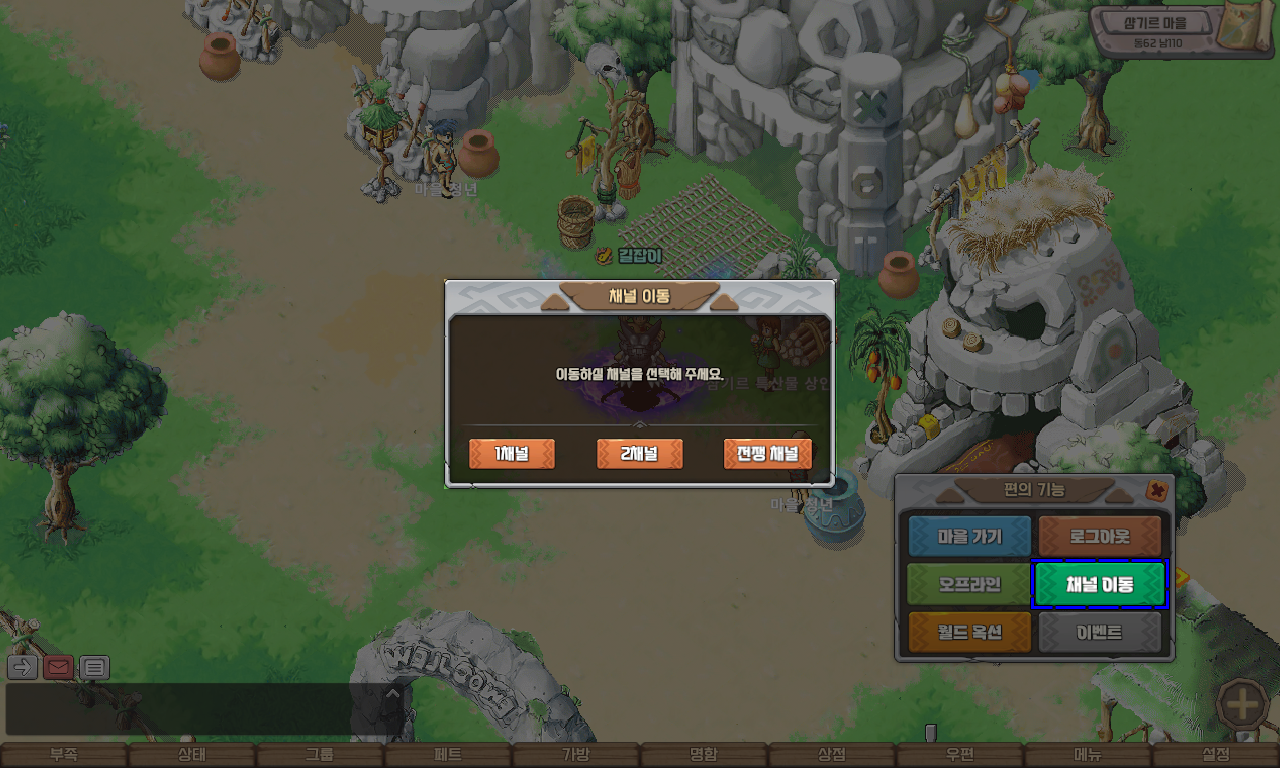Image resolution: width=1280 pixels, height=768 pixels.
Task: Open the 월드 옵션 settings
Action: click(969, 633)
